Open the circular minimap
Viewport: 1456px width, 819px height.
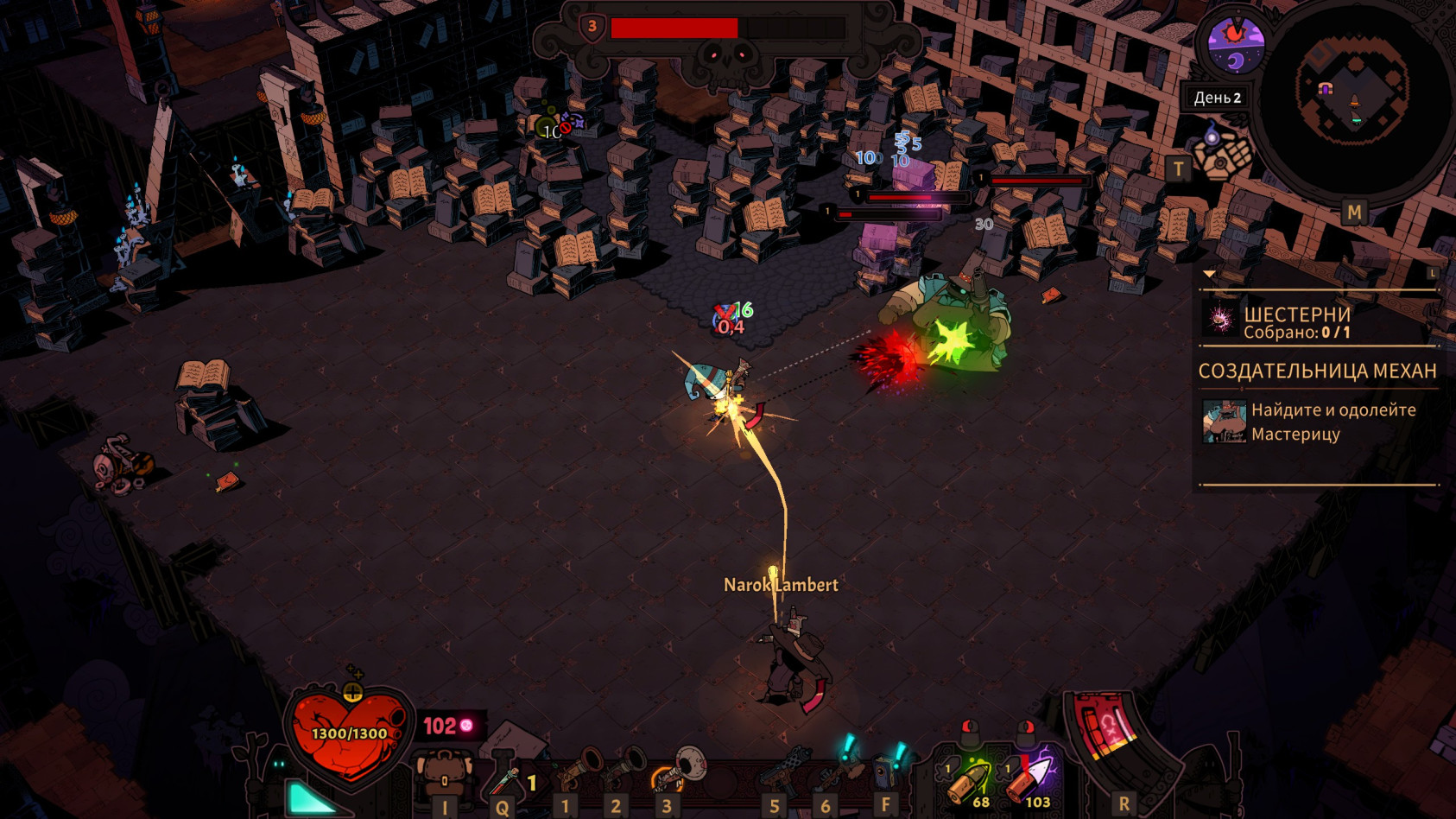(1352, 97)
